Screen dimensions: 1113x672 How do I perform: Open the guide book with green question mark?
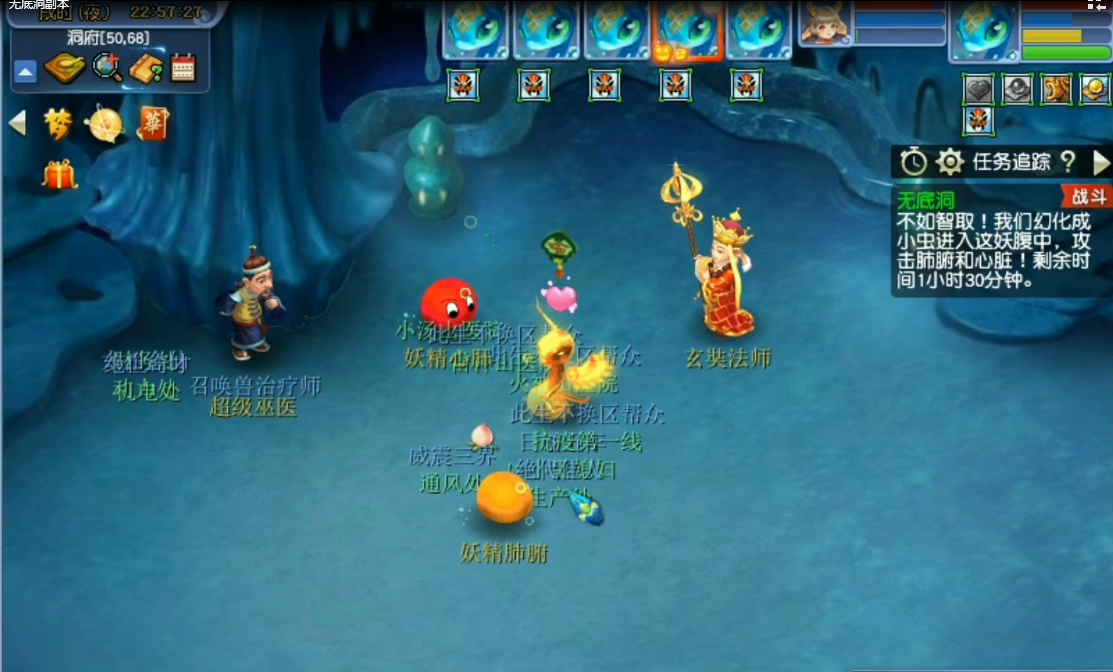tap(145, 68)
